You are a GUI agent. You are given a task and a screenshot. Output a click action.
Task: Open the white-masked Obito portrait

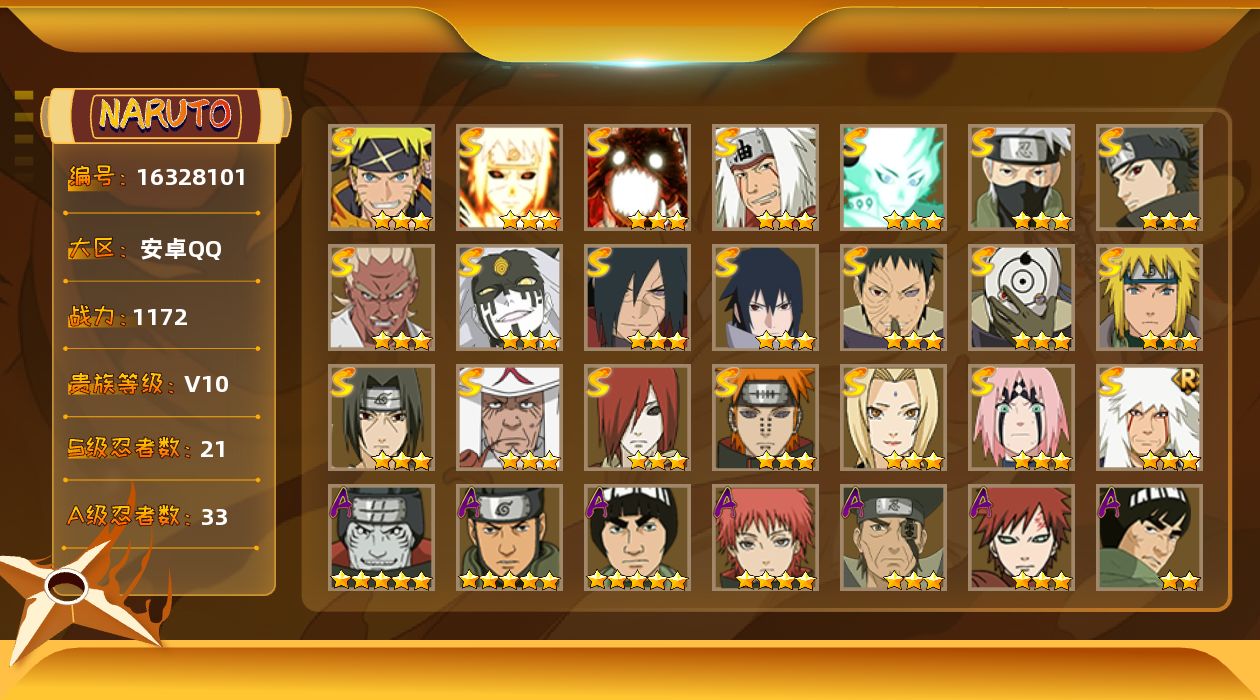[1021, 297]
